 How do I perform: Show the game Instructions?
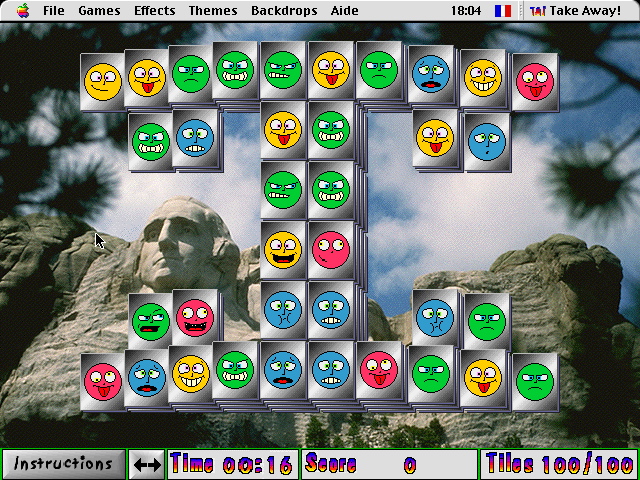(x=63, y=464)
